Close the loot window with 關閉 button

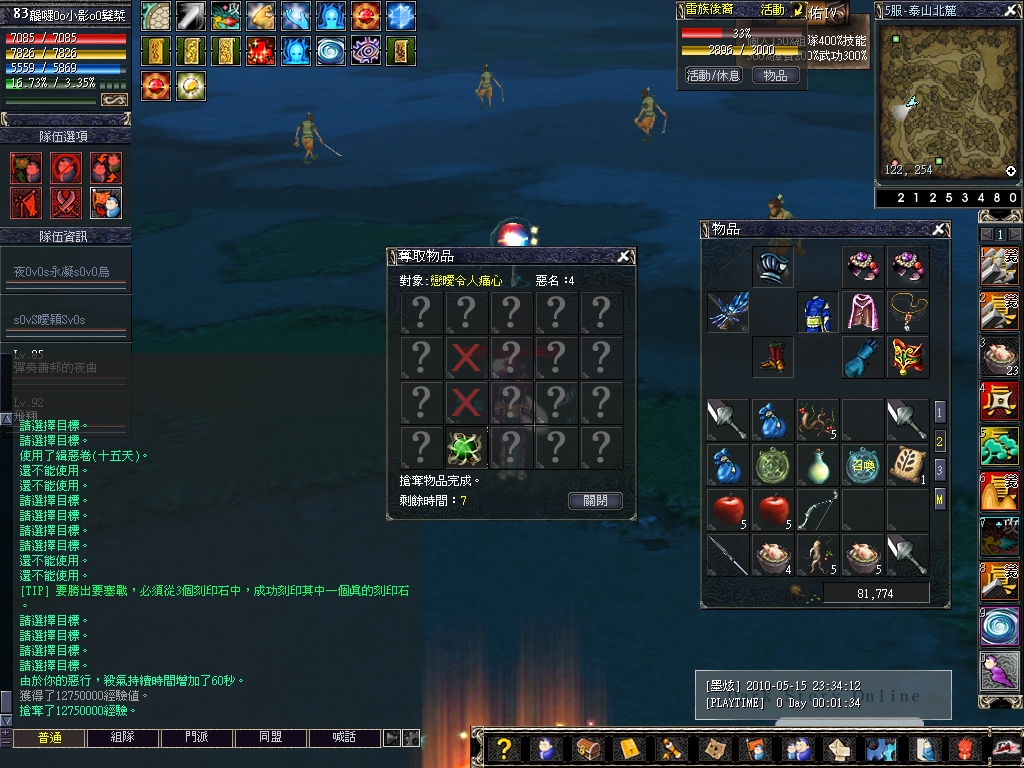pos(595,500)
